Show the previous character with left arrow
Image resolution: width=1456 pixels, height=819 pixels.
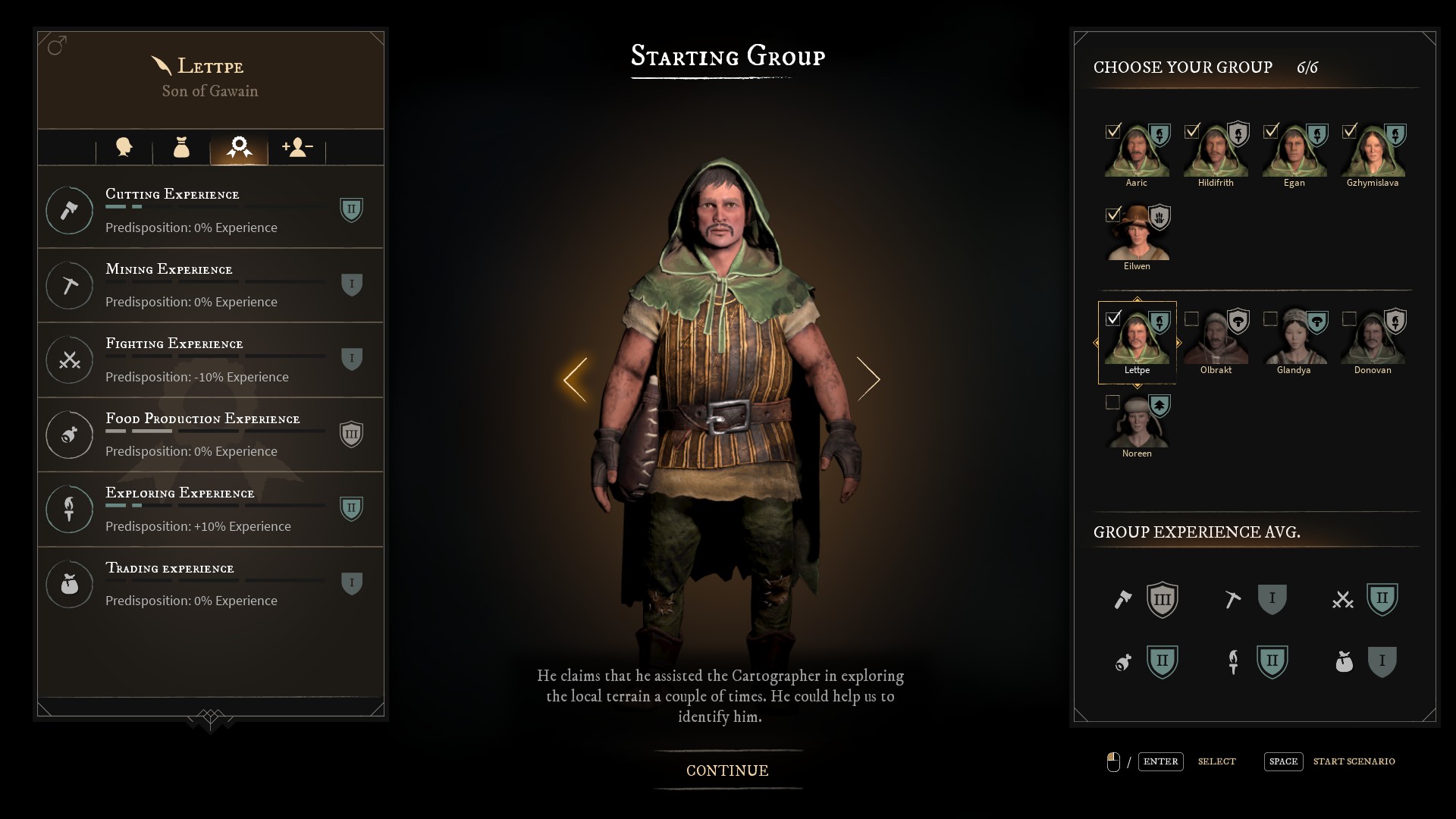pyautogui.click(x=575, y=379)
